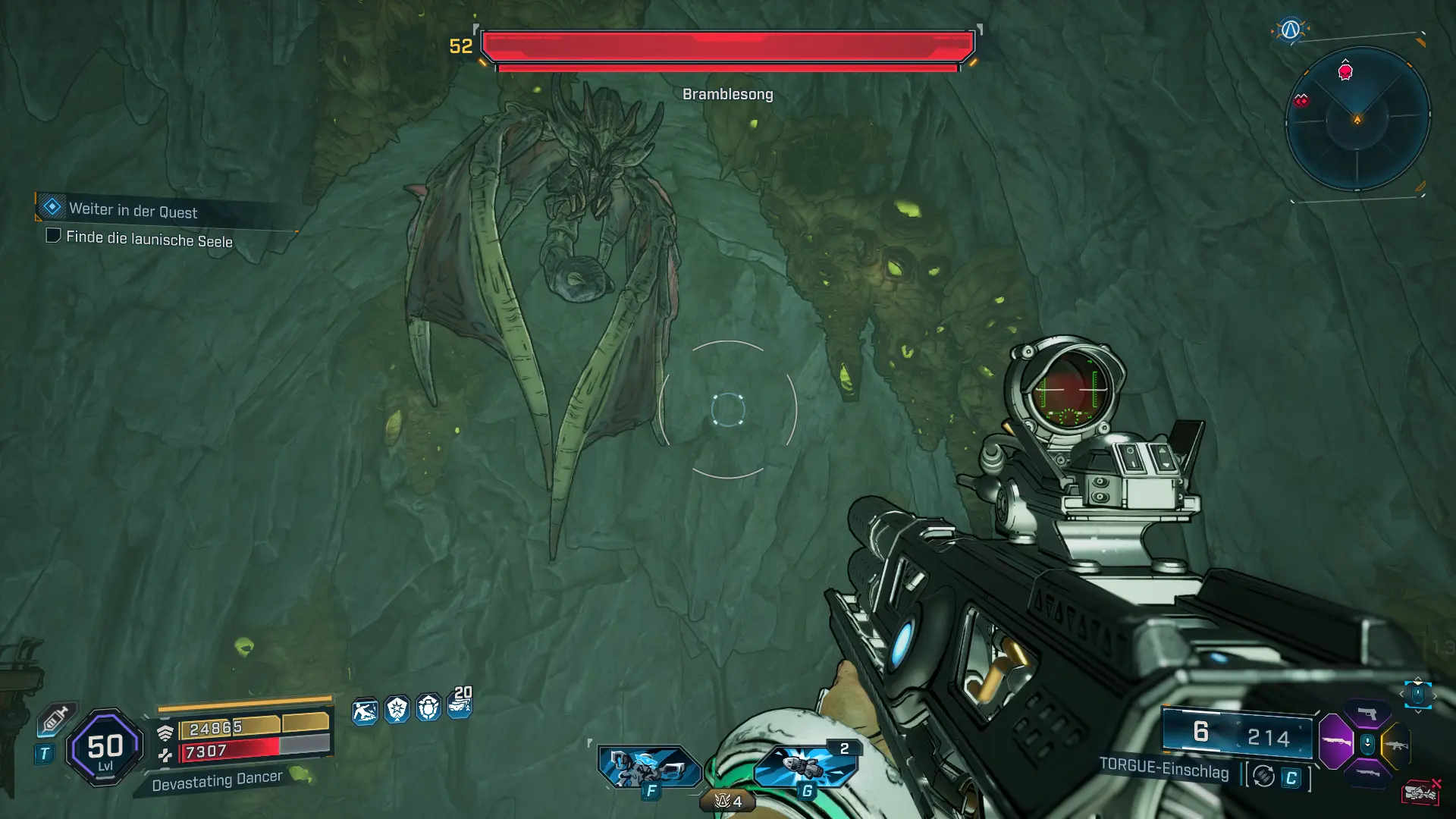Toggle the weapon mode swap icon
The image size is (1456, 819).
(1263, 776)
